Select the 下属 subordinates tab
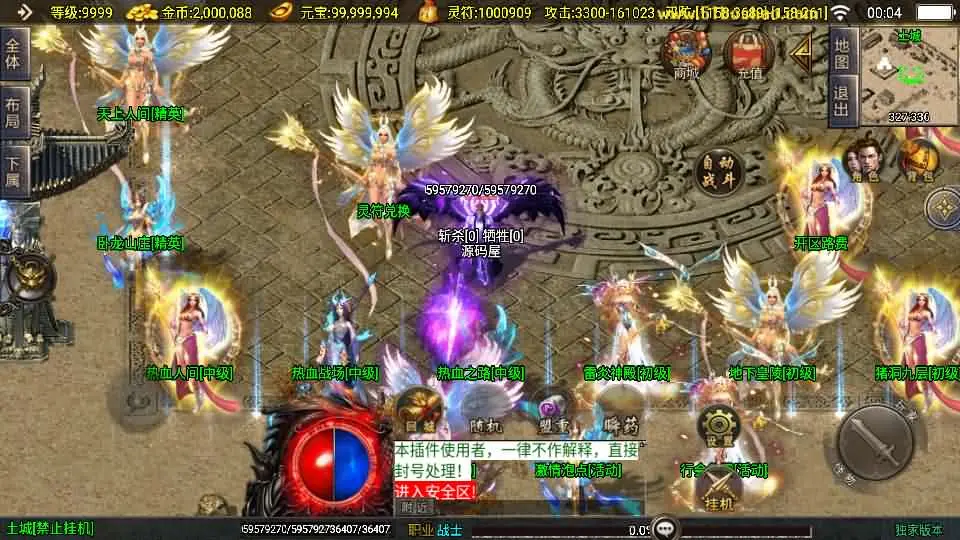 click(x=13, y=171)
